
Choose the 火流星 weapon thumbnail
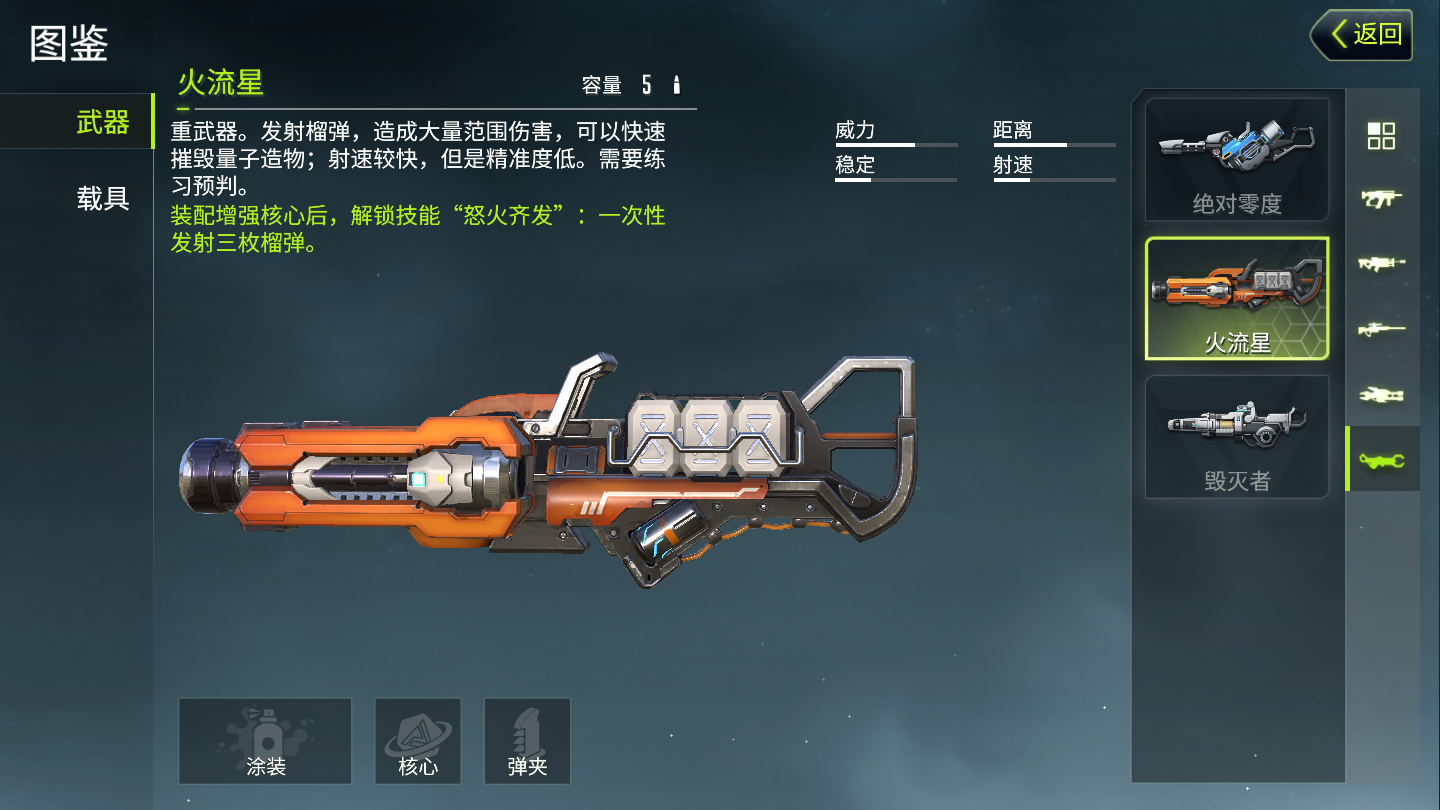tap(1237, 298)
